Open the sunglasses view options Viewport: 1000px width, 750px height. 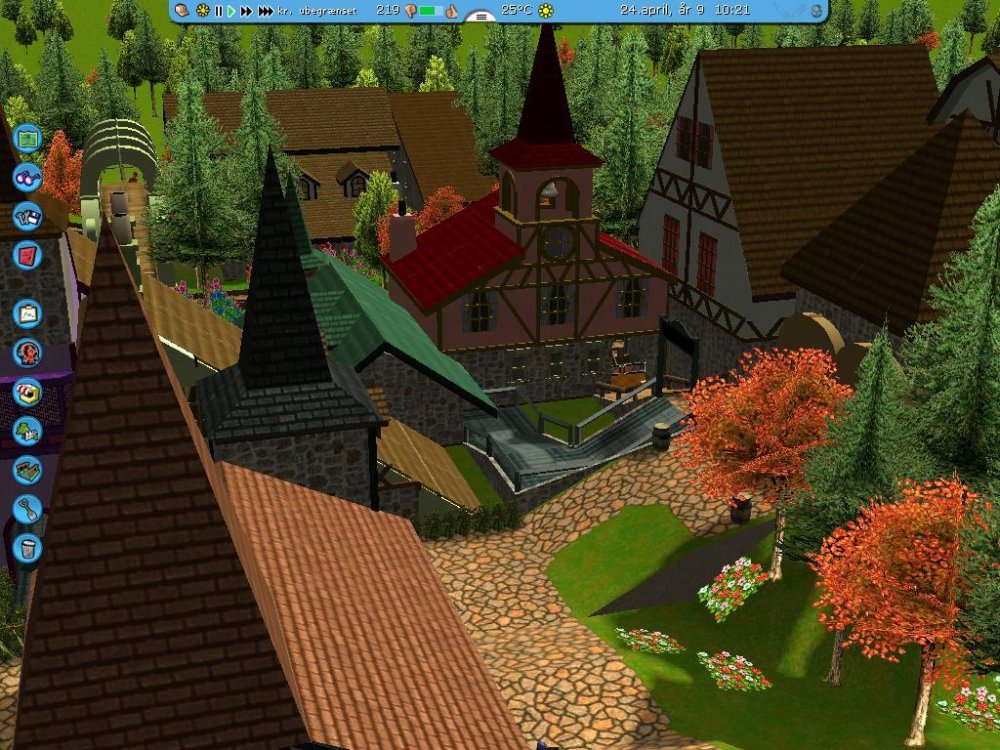click(x=27, y=177)
